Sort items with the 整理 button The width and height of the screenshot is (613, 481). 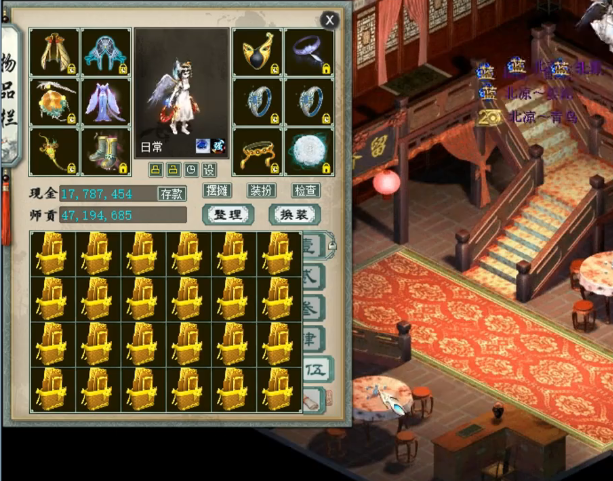226,215
